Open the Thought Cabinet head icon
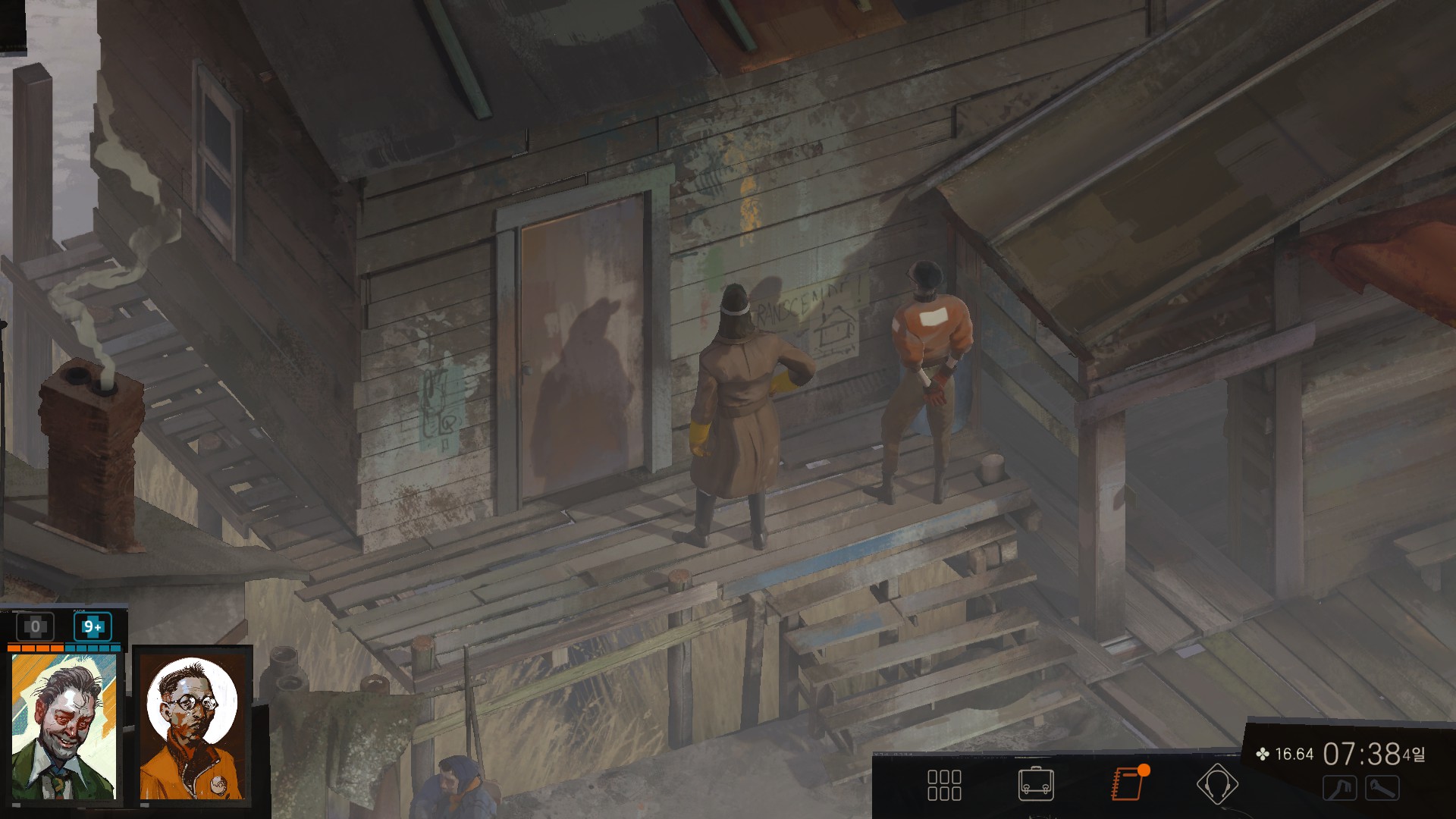 pyautogui.click(x=1217, y=784)
